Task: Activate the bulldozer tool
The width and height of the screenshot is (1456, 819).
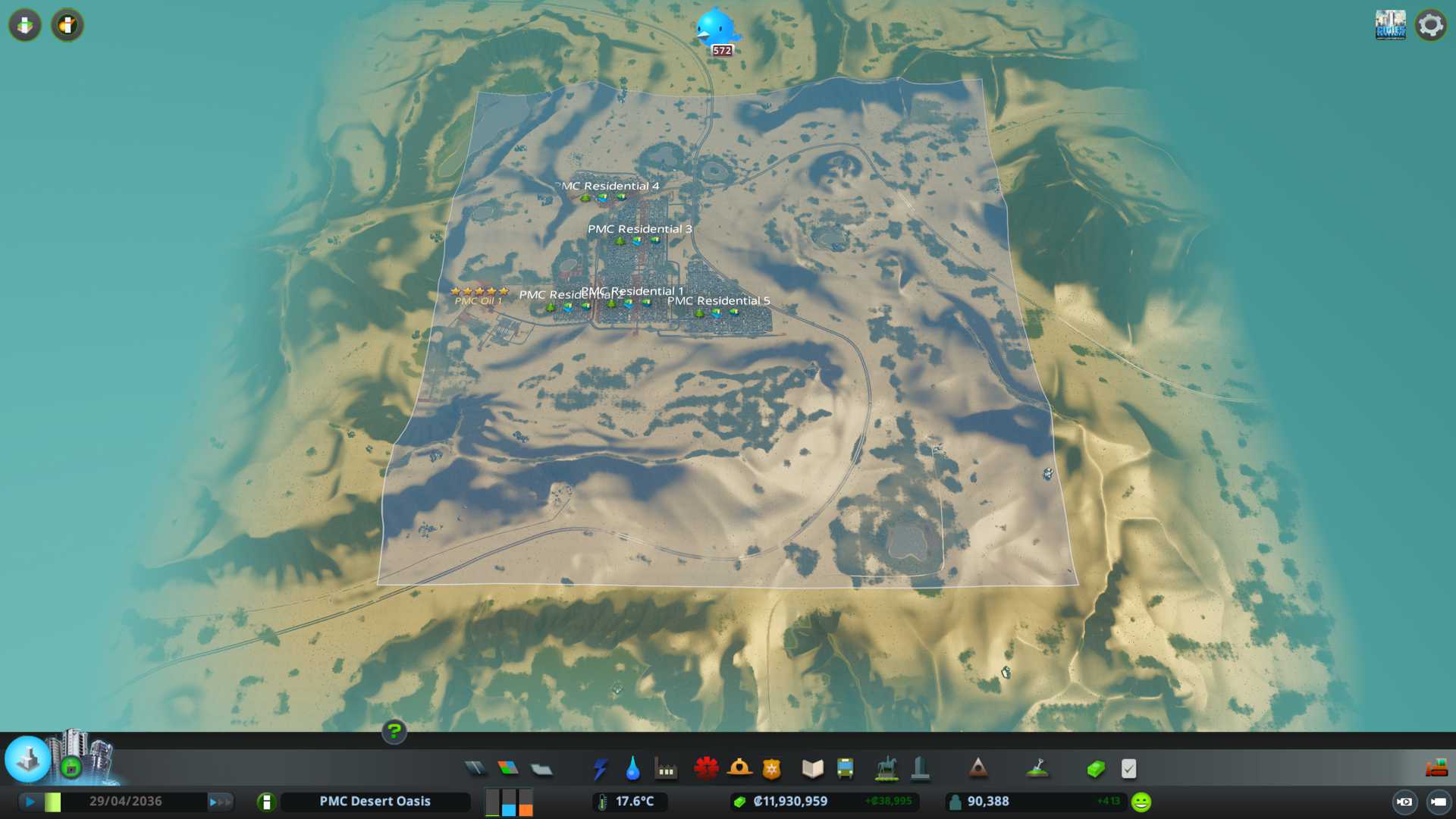Action: (x=1436, y=769)
